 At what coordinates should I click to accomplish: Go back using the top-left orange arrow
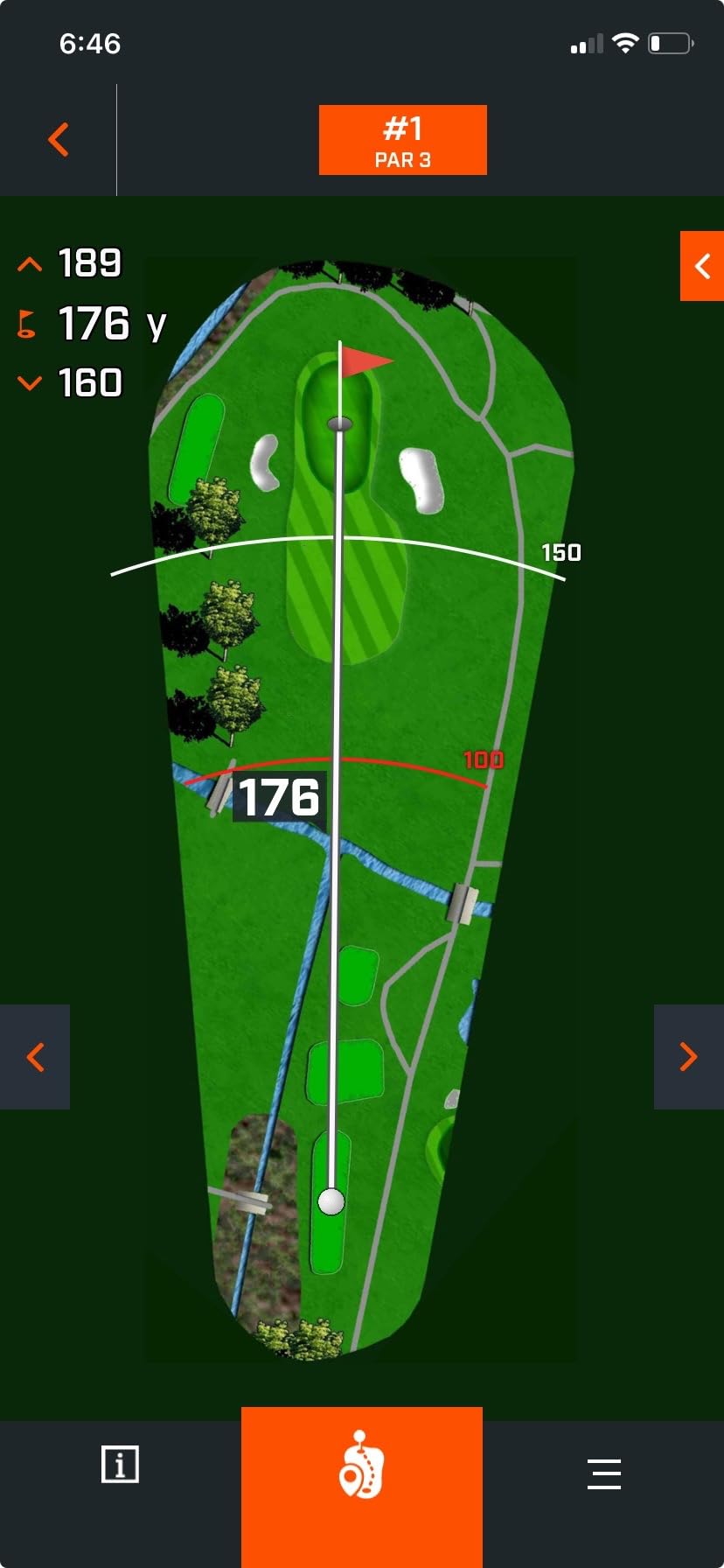59,140
